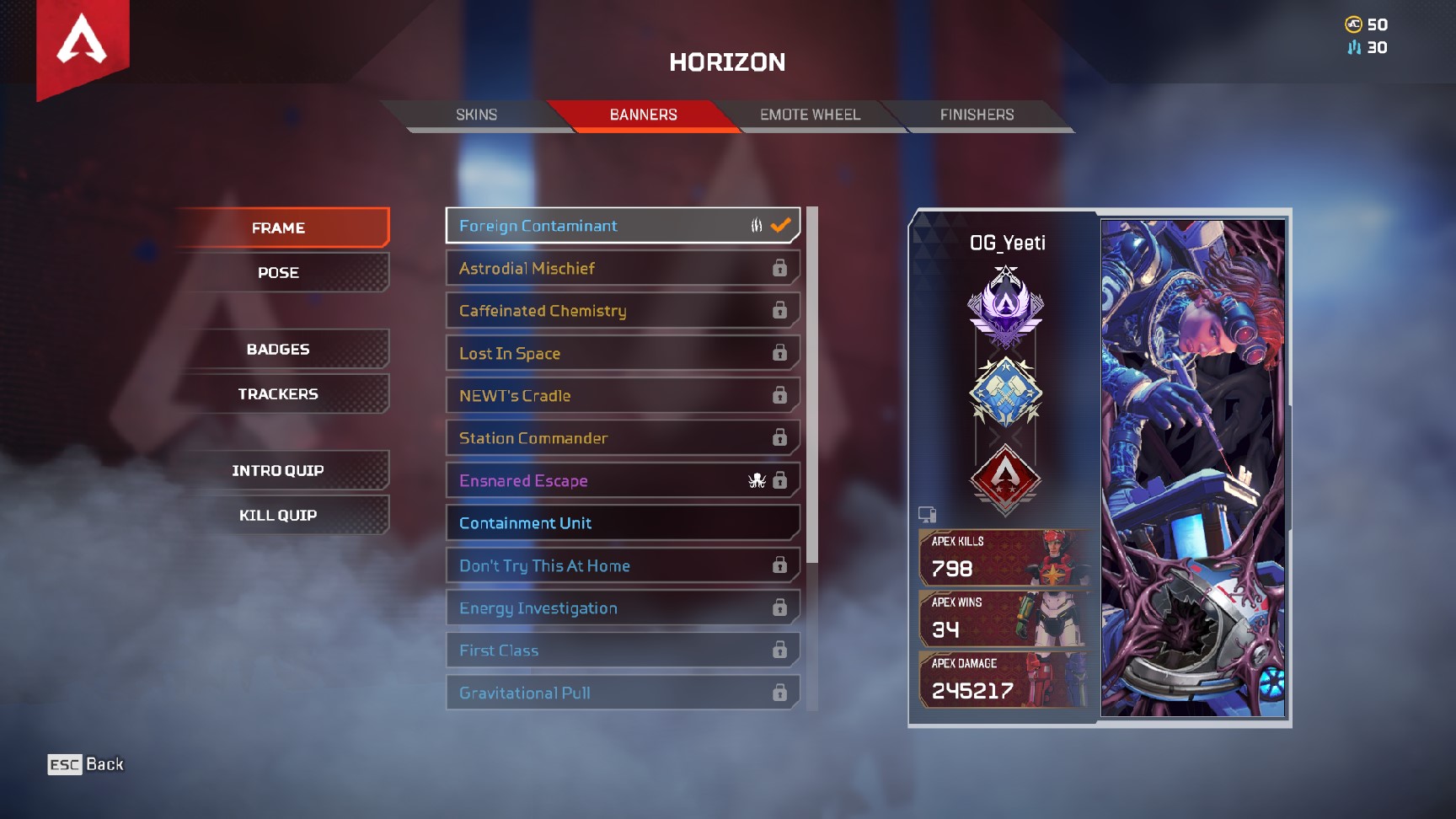Open the TRACKERS section
1456x819 pixels.
279,393
